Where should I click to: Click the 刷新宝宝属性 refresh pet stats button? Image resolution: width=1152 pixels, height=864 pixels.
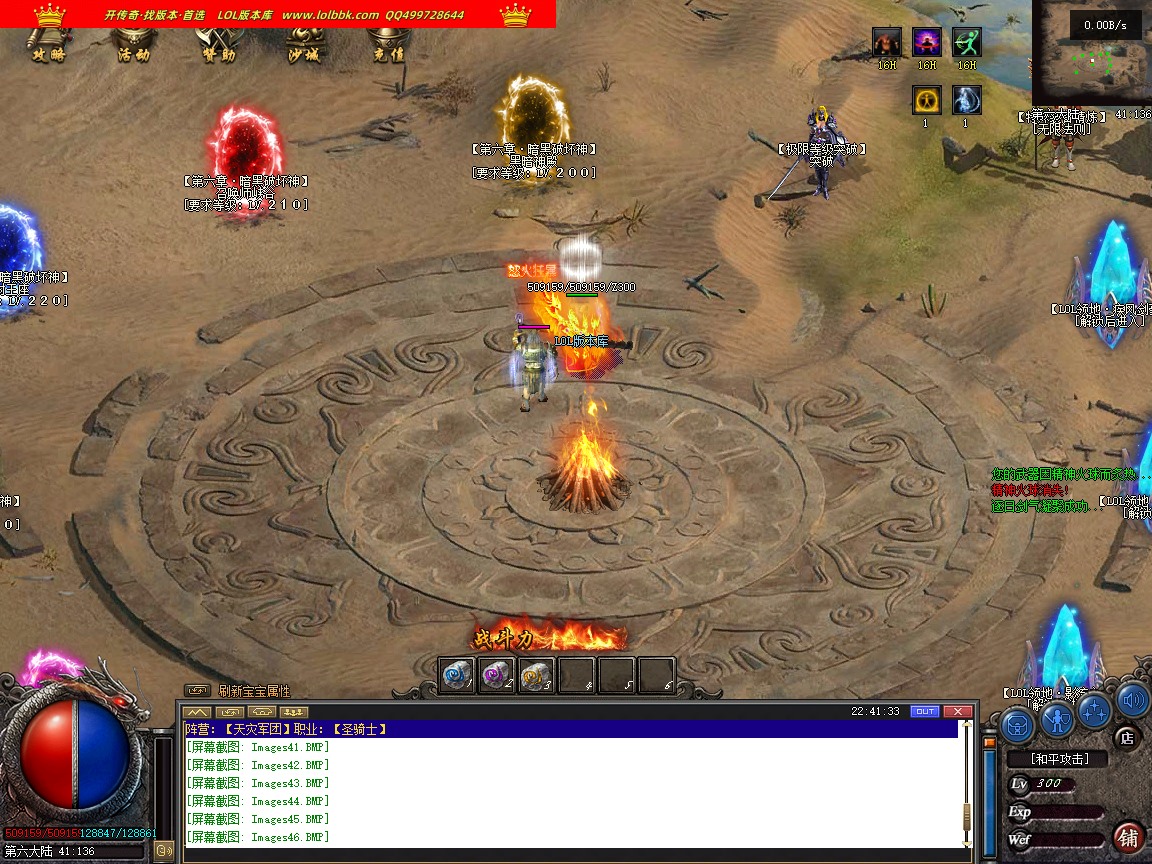[x=254, y=691]
